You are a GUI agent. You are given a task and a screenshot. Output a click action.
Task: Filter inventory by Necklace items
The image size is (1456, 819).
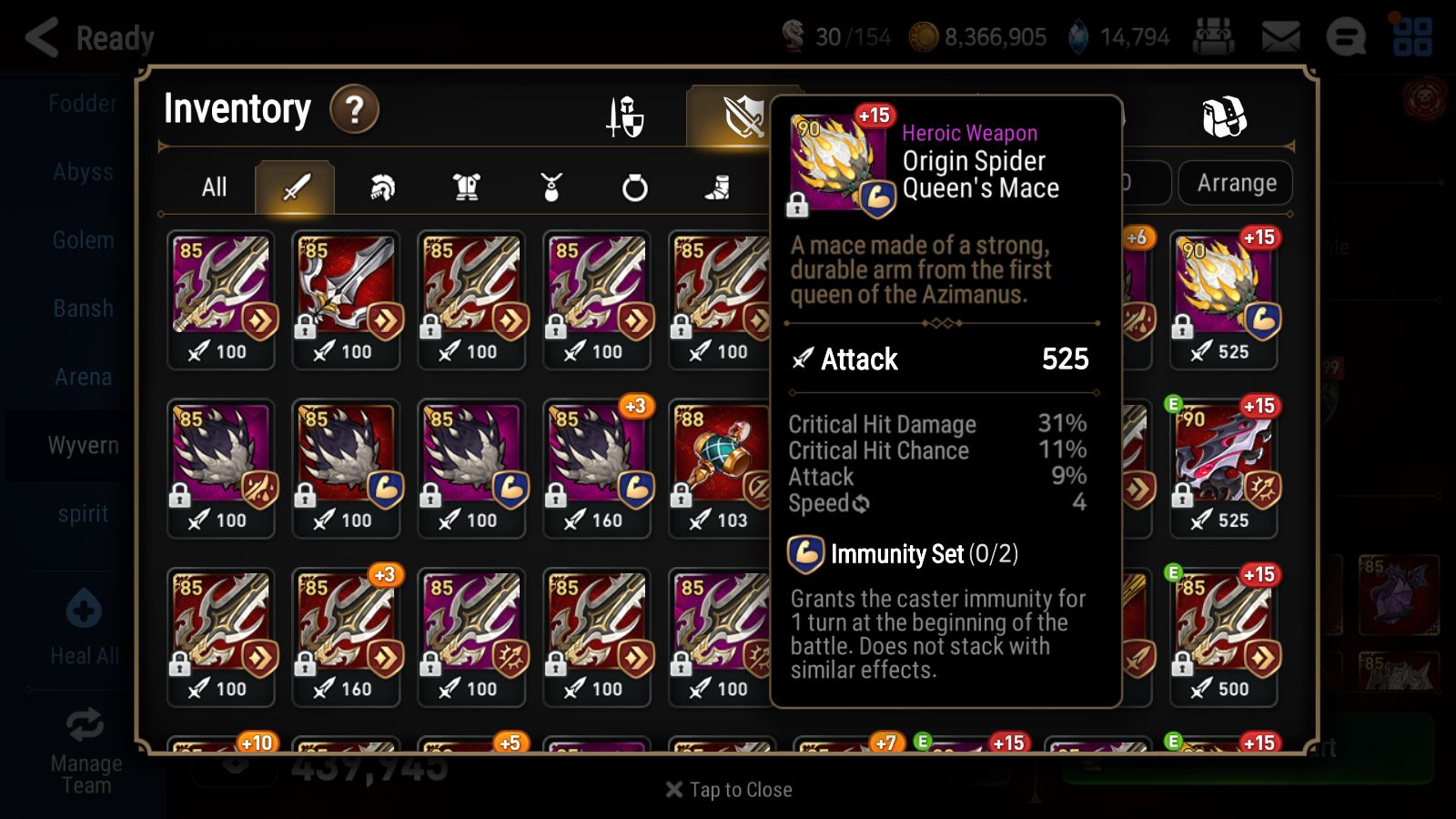pos(551,187)
